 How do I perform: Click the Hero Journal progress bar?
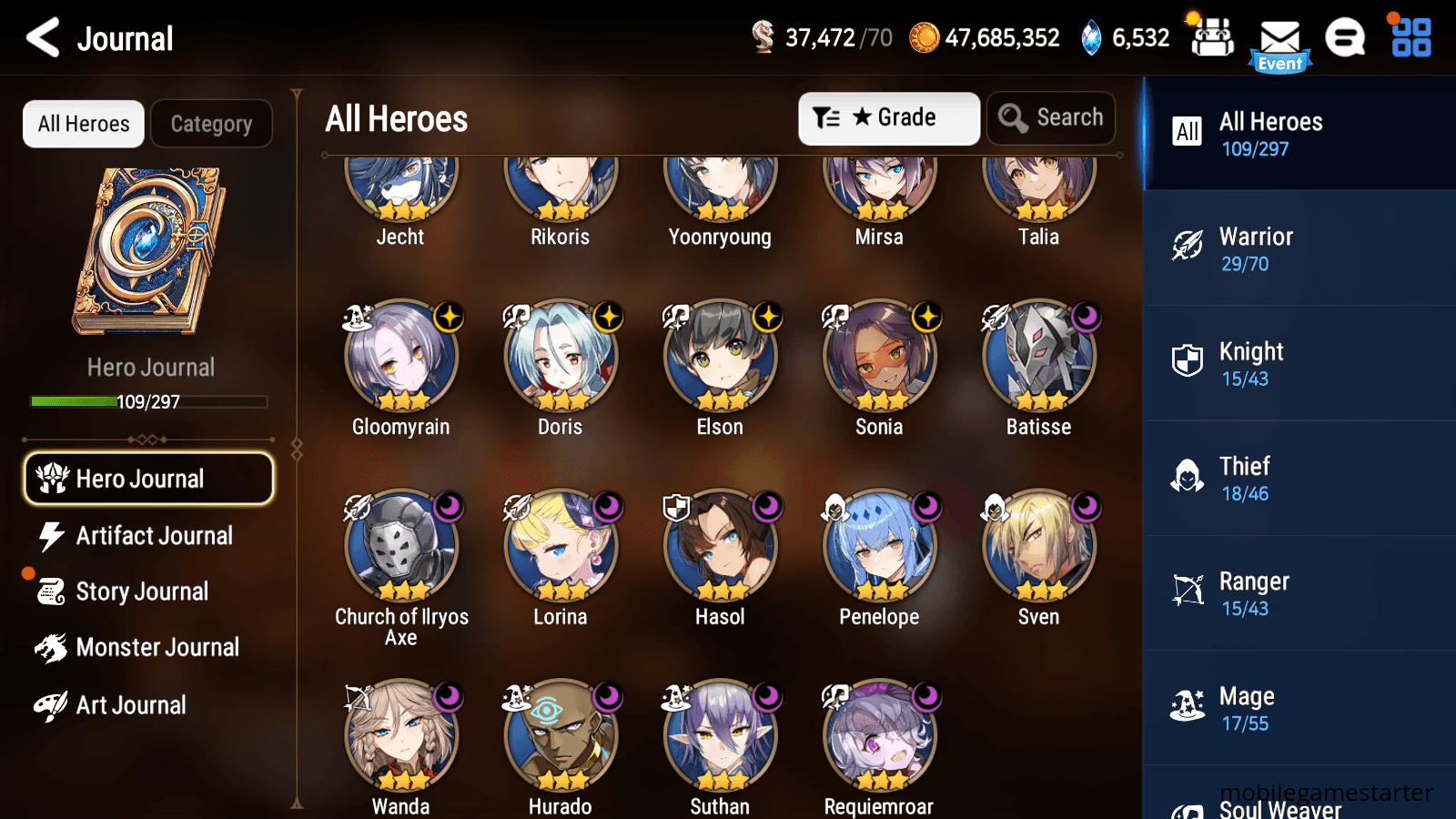pyautogui.click(x=148, y=401)
